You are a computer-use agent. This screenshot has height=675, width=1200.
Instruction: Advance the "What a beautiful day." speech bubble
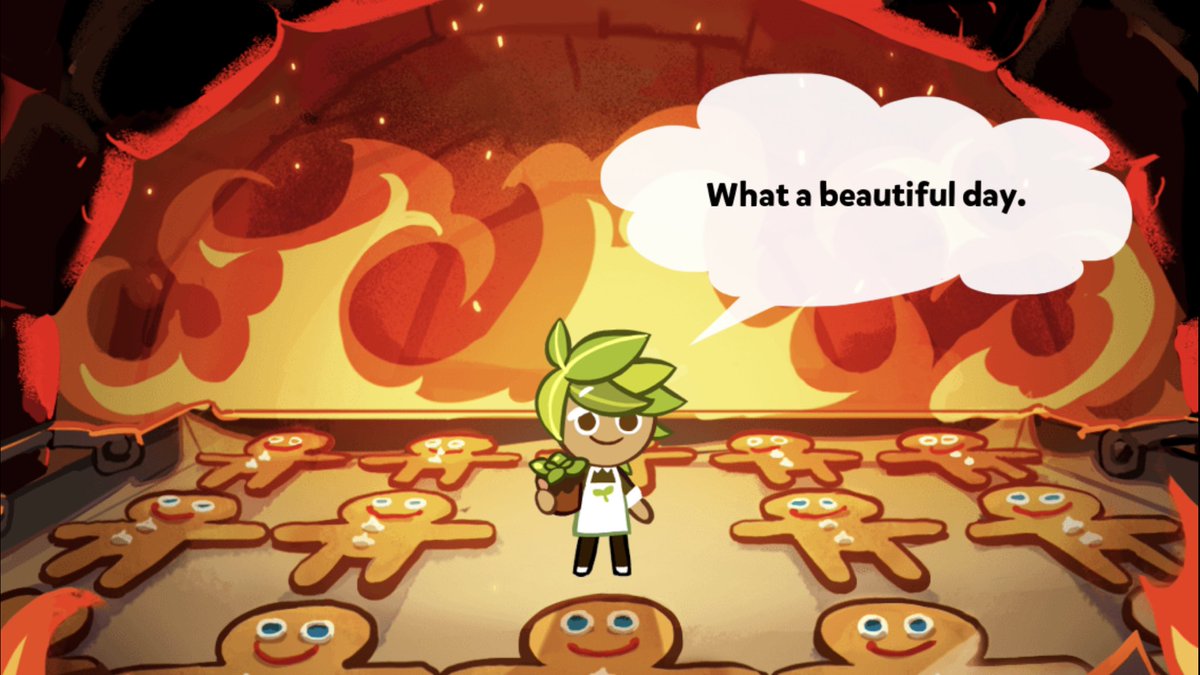click(866, 195)
